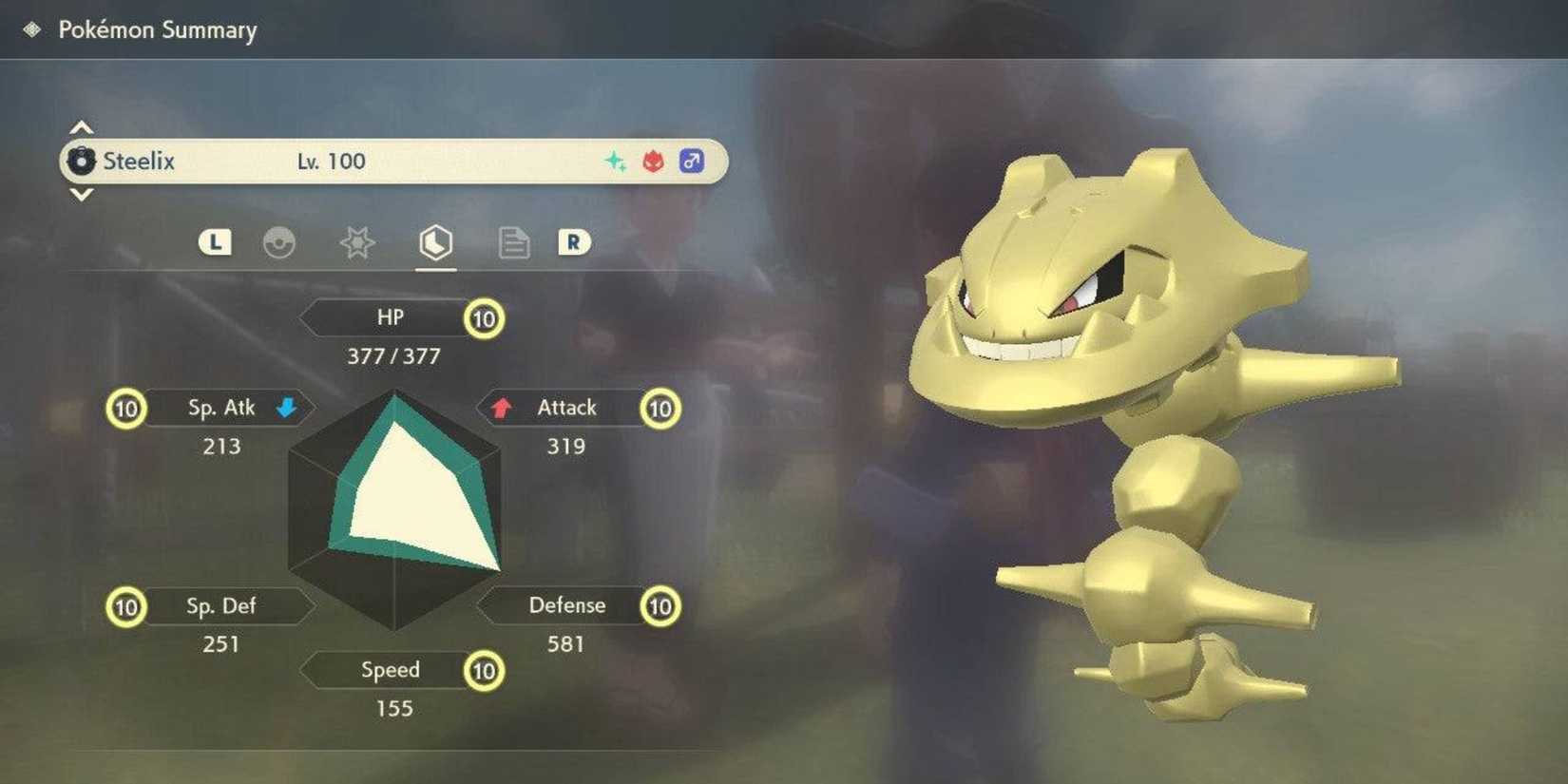Expand the upward Pokémon switch arrow
This screenshot has height=784, width=1568.
coord(81,126)
